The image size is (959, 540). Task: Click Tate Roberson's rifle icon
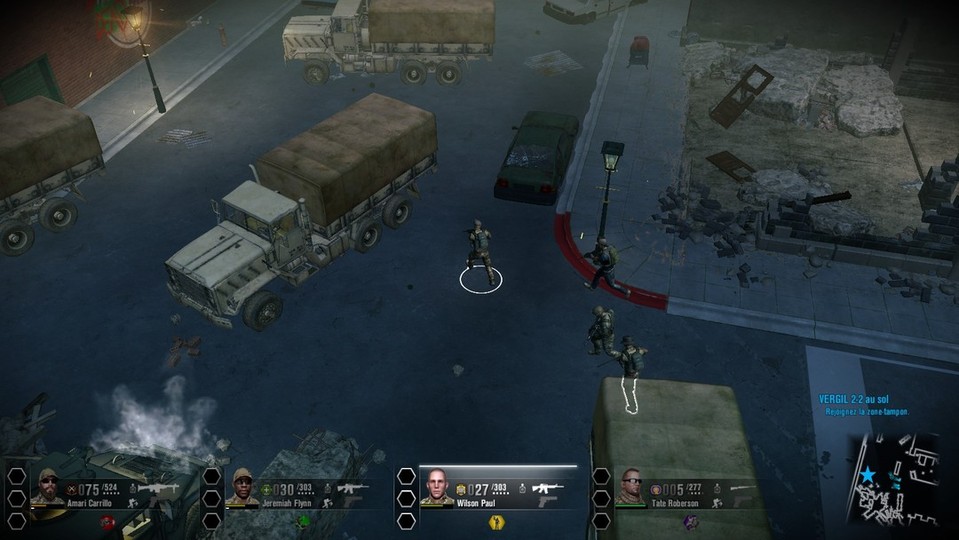point(742,488)
